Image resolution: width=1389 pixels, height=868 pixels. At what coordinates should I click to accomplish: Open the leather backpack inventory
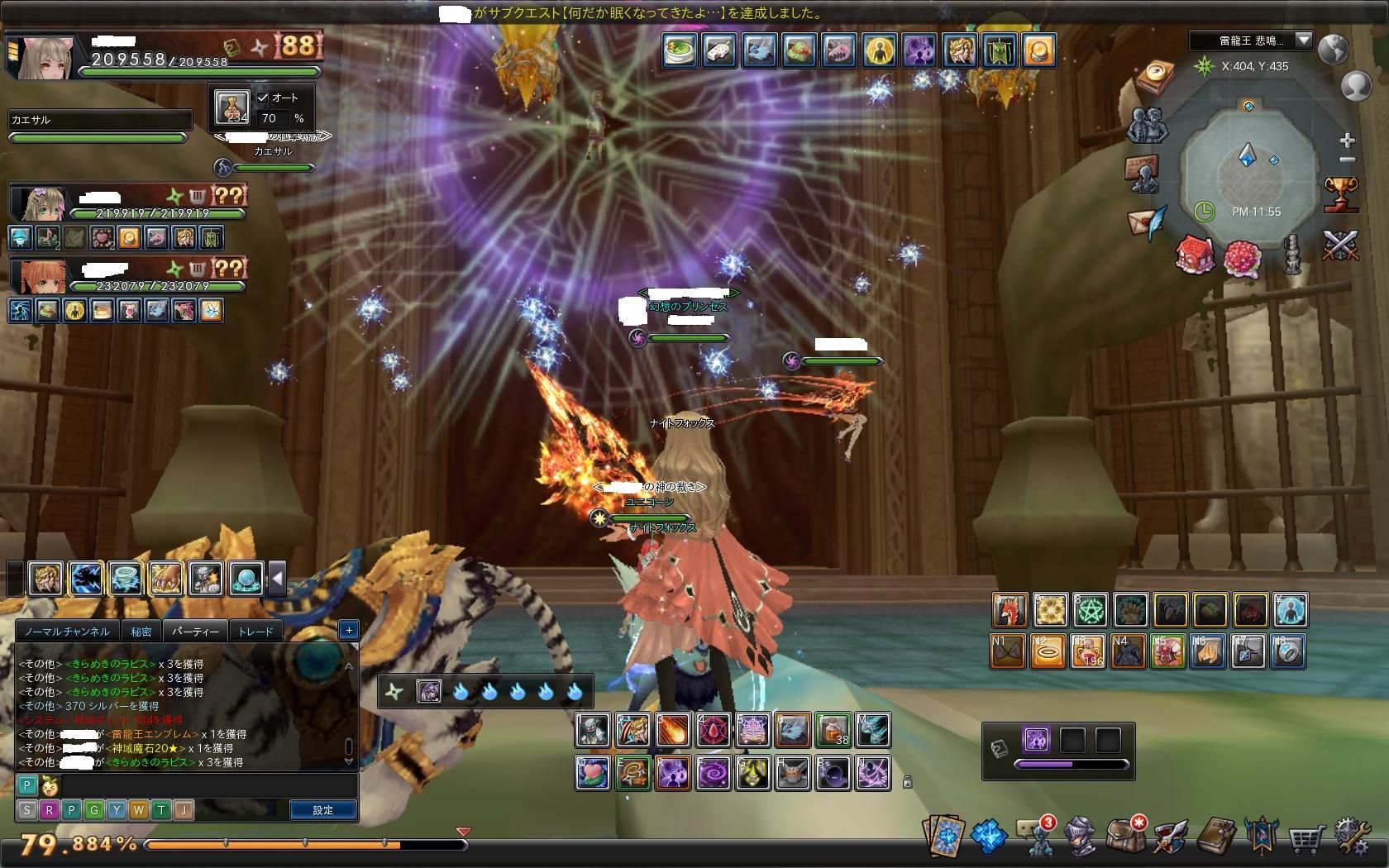pos(1125,837)
